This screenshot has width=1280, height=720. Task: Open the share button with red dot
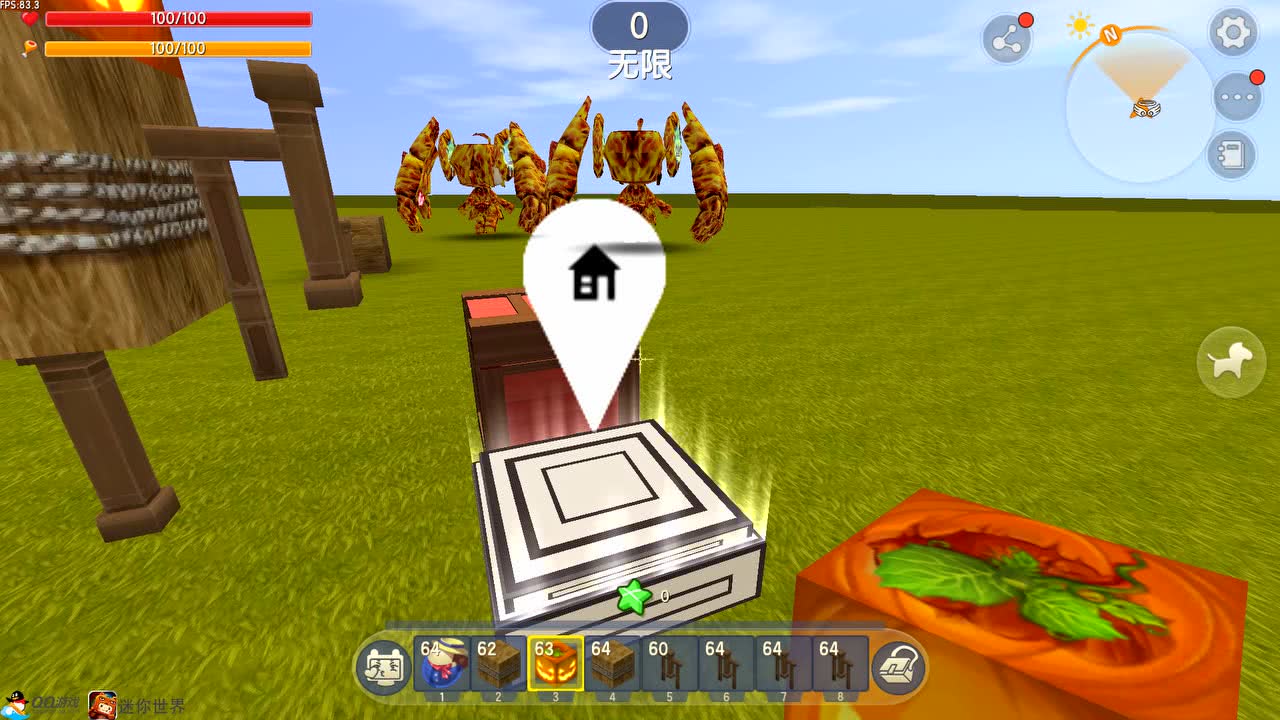(x=1006, y=40)
